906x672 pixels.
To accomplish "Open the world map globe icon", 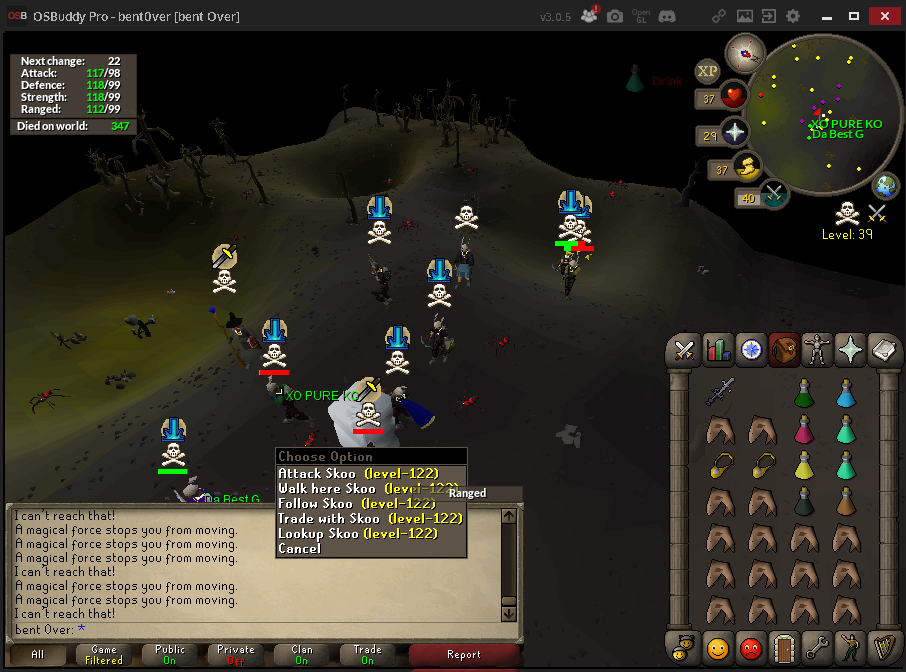I will tap(886, 186).
